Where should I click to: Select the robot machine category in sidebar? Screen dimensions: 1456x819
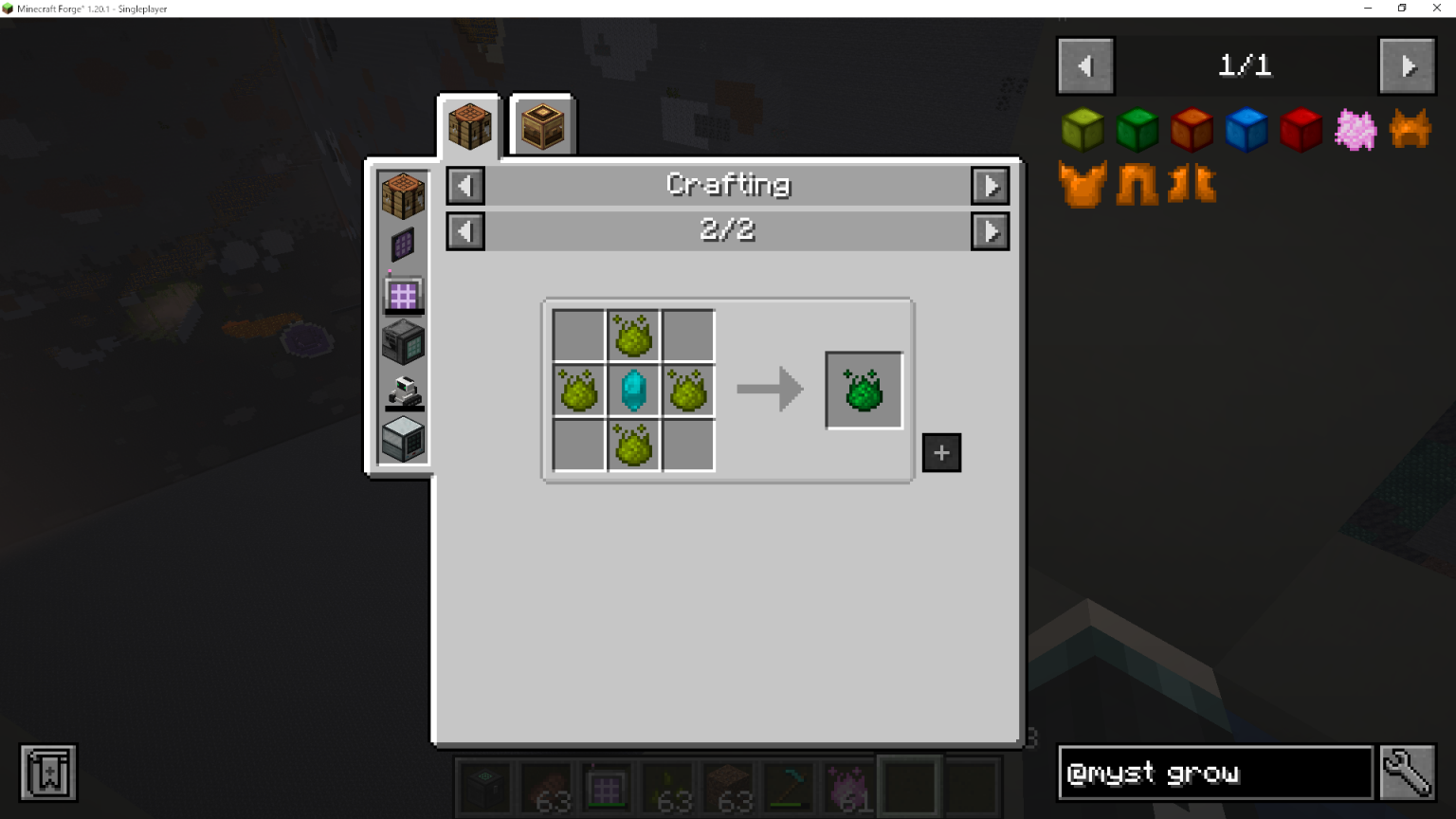click(x=402, y=392)
